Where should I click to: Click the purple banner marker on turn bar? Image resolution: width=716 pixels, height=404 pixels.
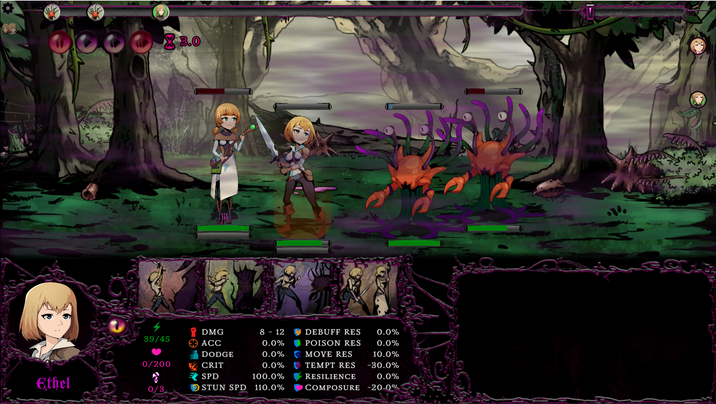point(590,12)
